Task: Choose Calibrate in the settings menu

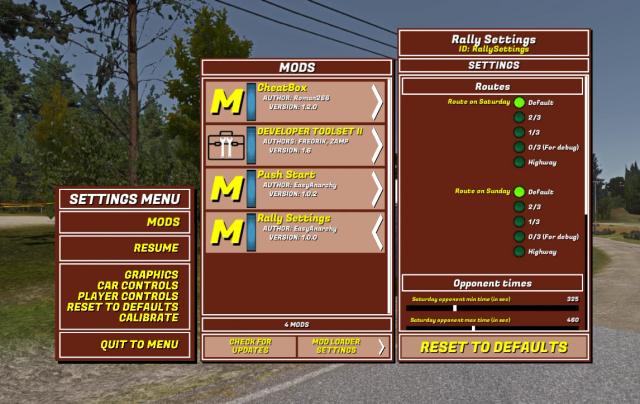Action: [149, 317]
